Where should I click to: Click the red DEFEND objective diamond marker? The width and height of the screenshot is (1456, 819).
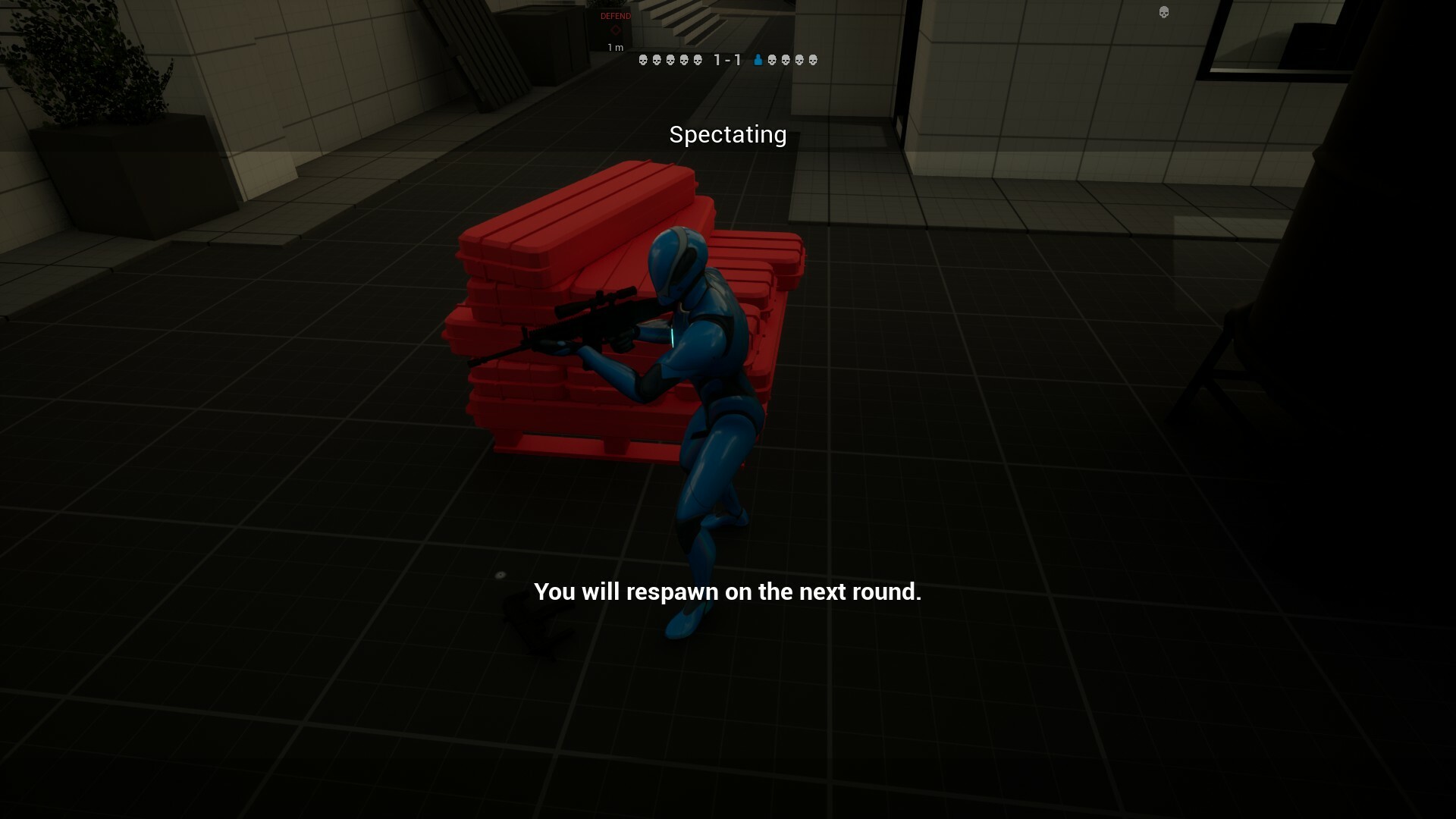pos(616,29)
